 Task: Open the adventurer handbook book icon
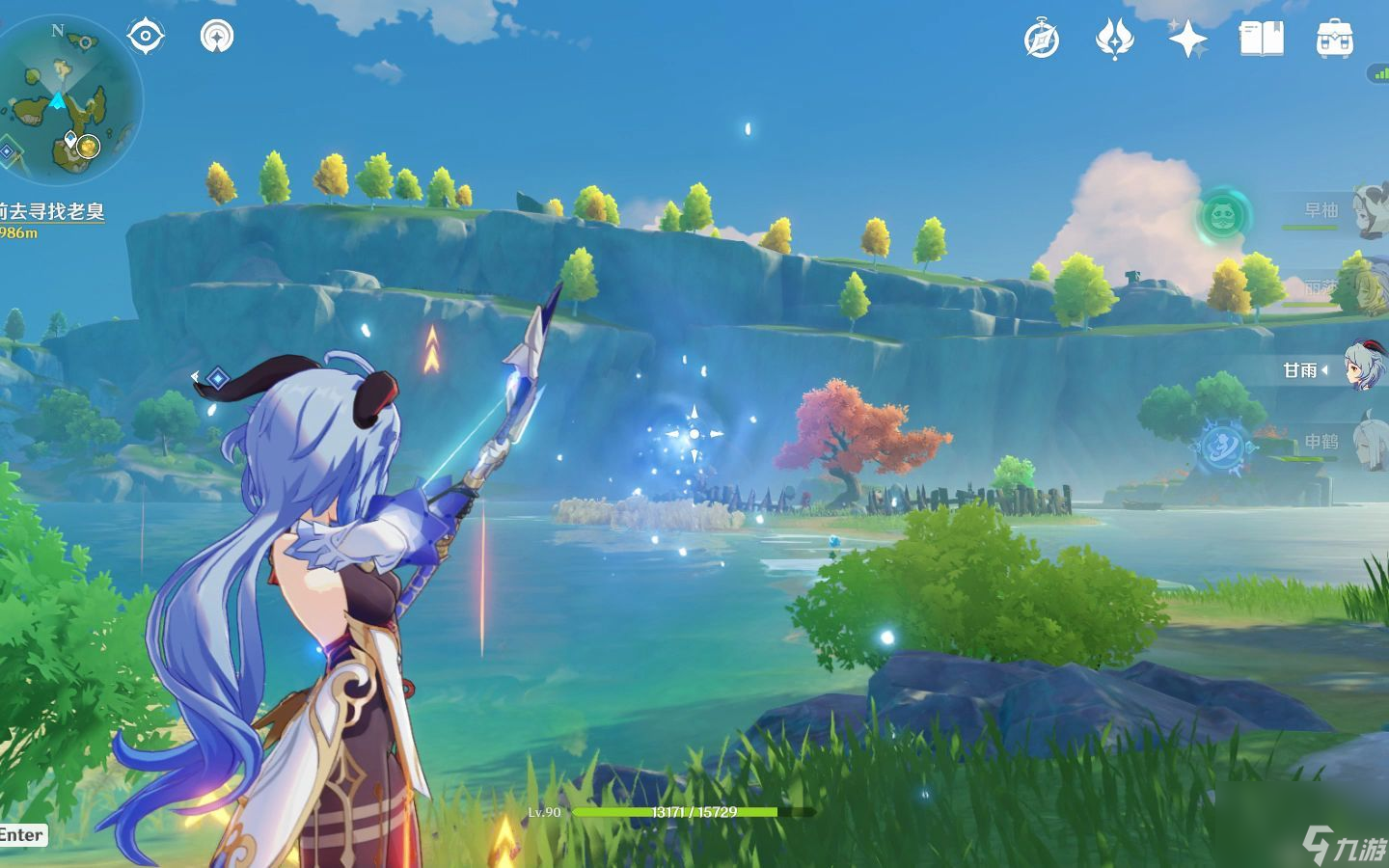[1261, 40]
